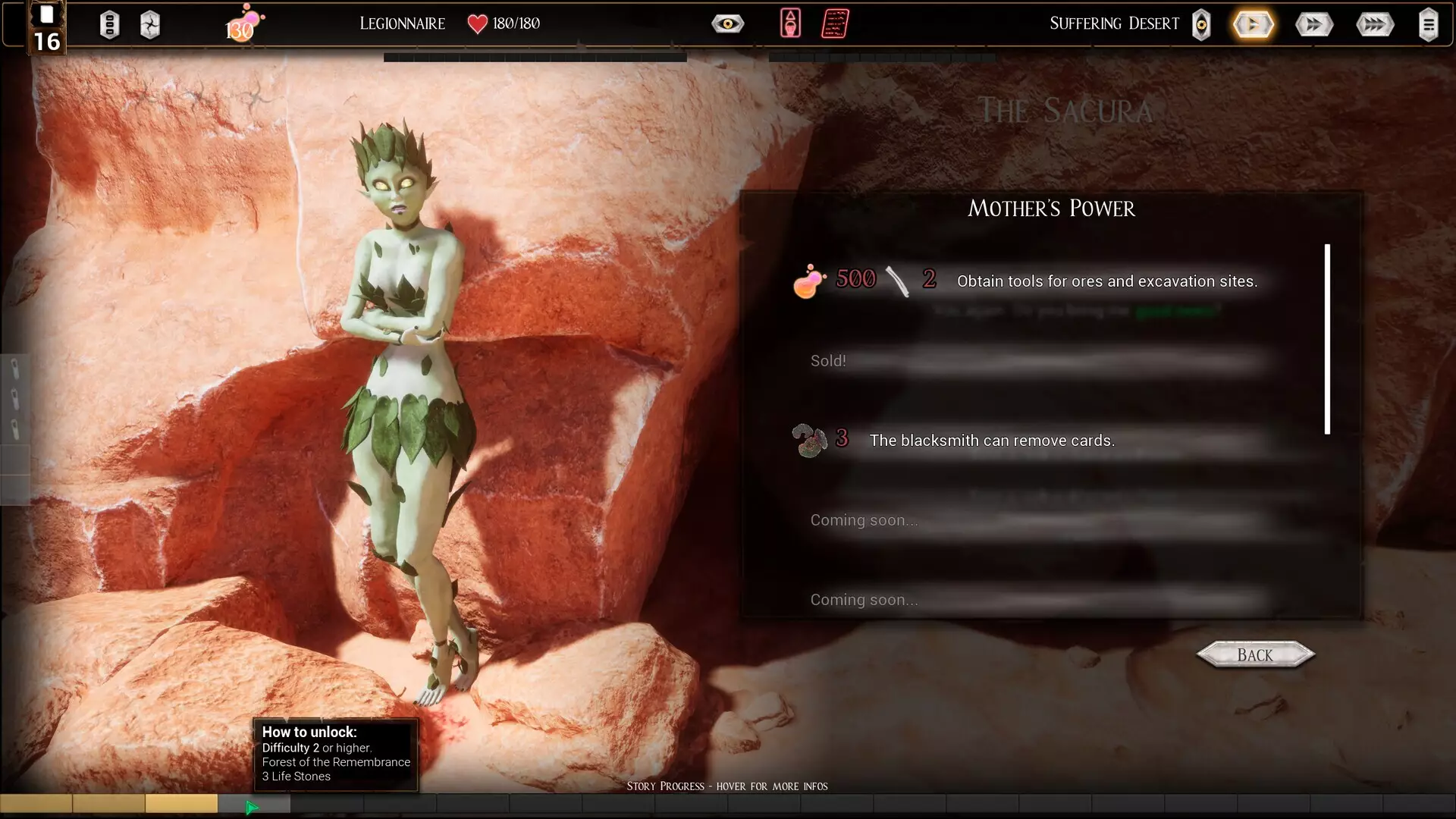This screenshot has width=1456, height=819.
Task: Click the story progress bar's green arrow marker
Action: 253,808
